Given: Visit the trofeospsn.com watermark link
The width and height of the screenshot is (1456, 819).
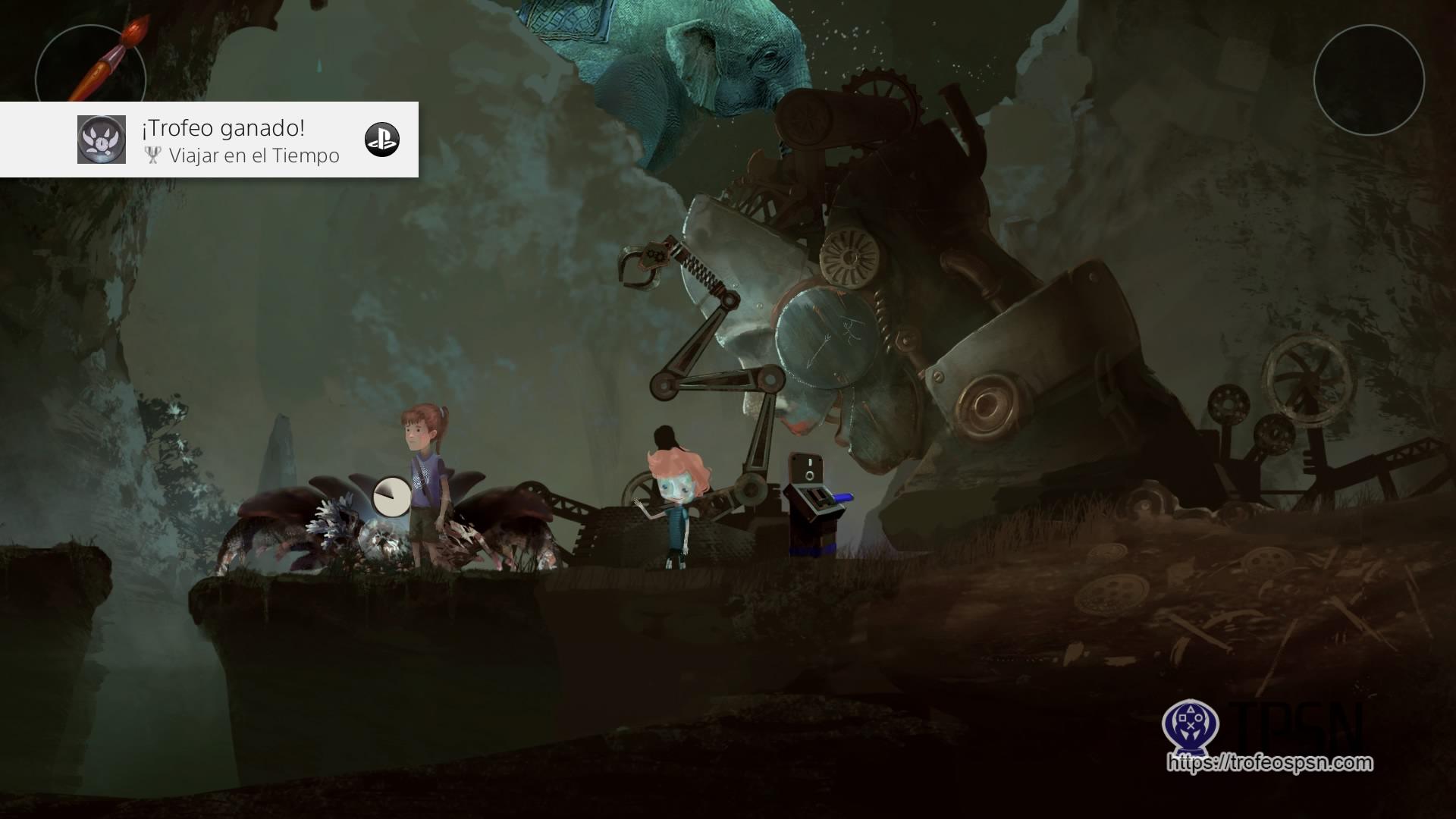Looking at the screenshot, I should (1270, 762).
